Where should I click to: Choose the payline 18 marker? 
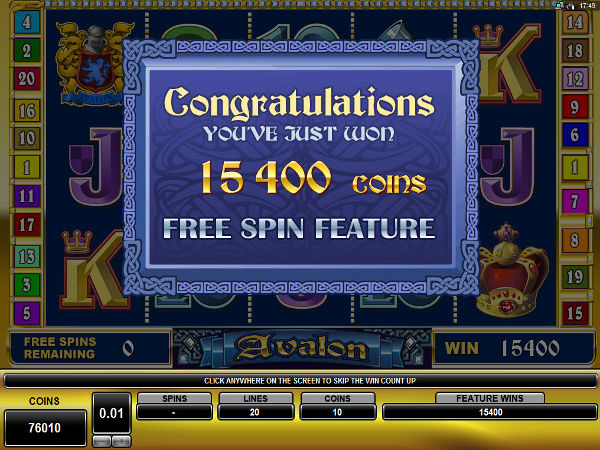574,50
